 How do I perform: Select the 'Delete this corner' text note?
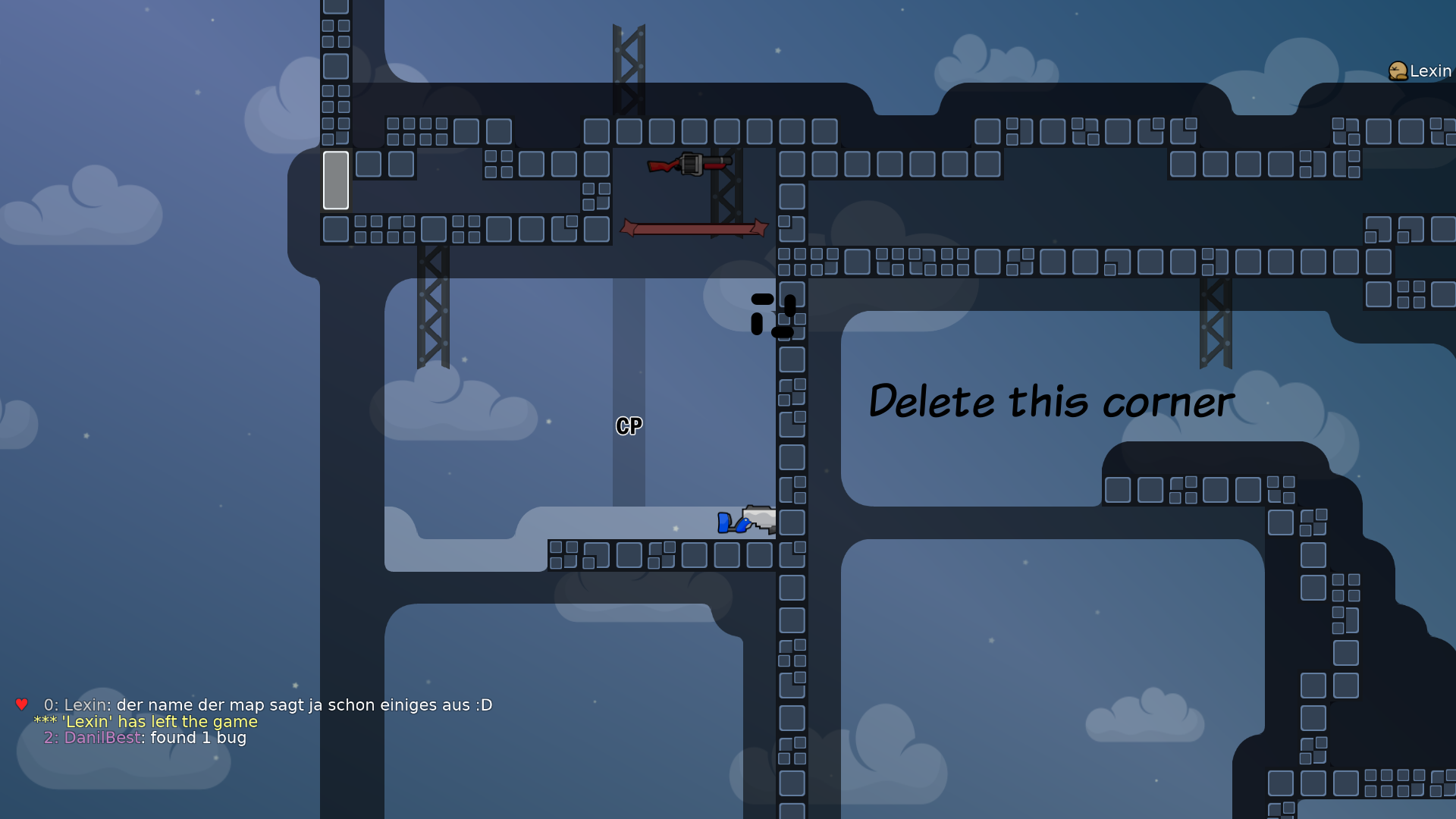point(1050,403)
